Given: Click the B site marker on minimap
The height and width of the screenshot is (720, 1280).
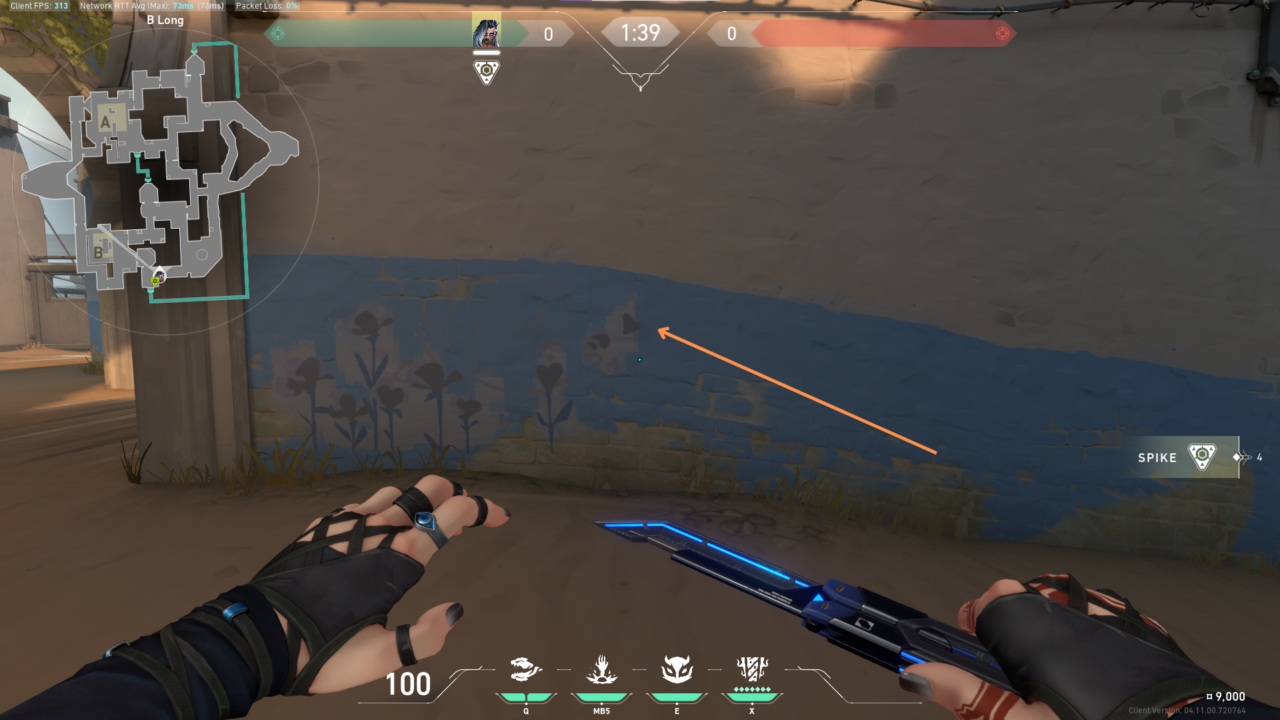Looking at the screenshot, I should coord(99,250).
